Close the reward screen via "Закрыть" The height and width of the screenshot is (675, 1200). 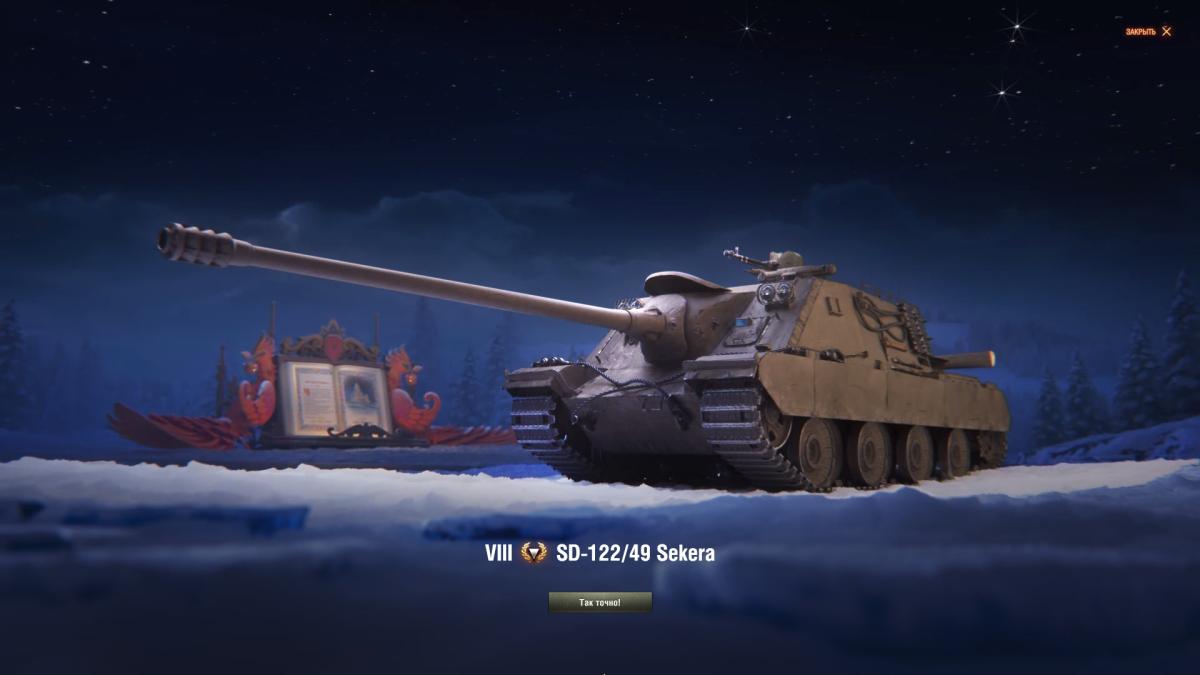coord(1148,32)
